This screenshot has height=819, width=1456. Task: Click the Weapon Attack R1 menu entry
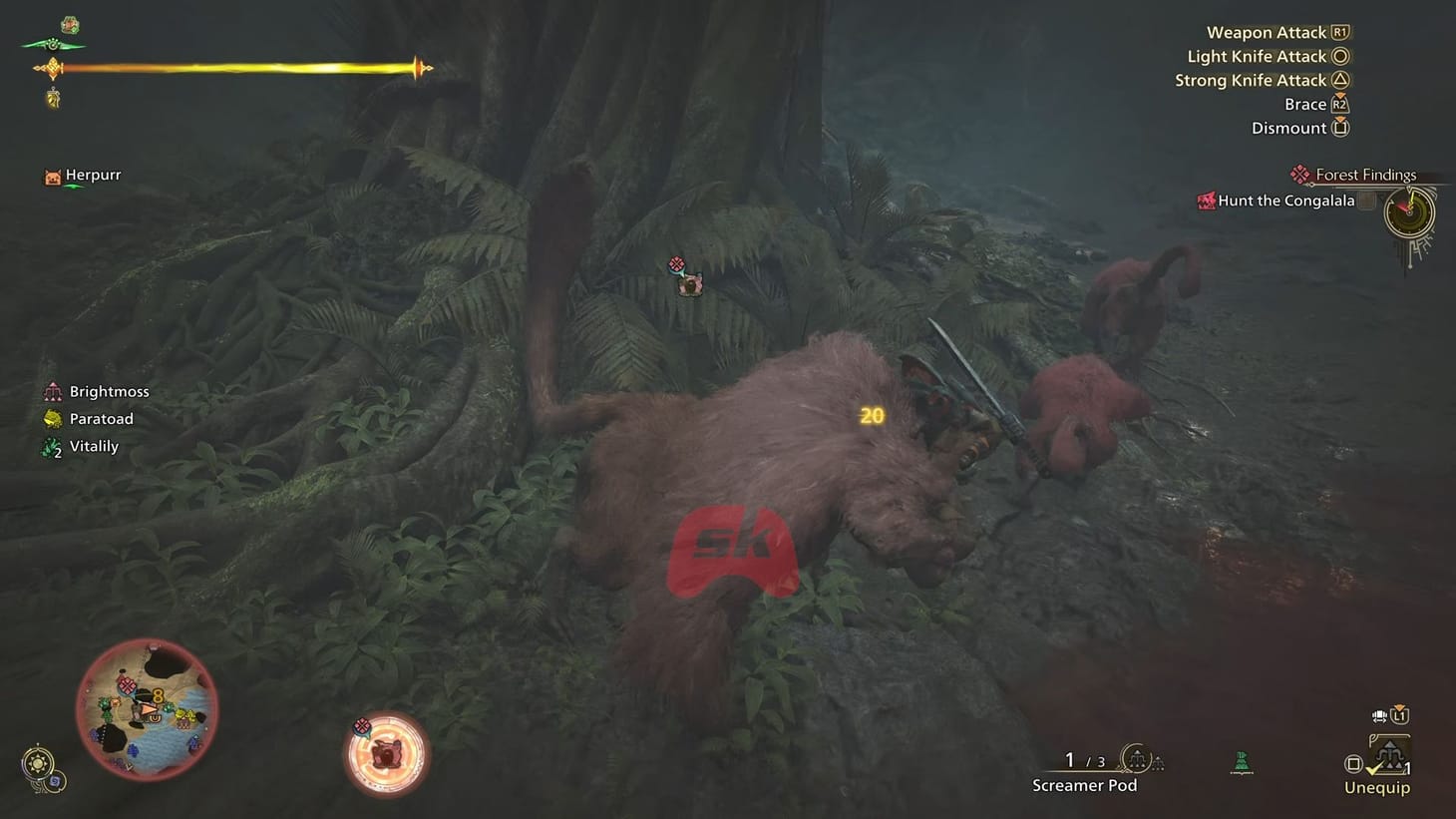[1276, 32]
